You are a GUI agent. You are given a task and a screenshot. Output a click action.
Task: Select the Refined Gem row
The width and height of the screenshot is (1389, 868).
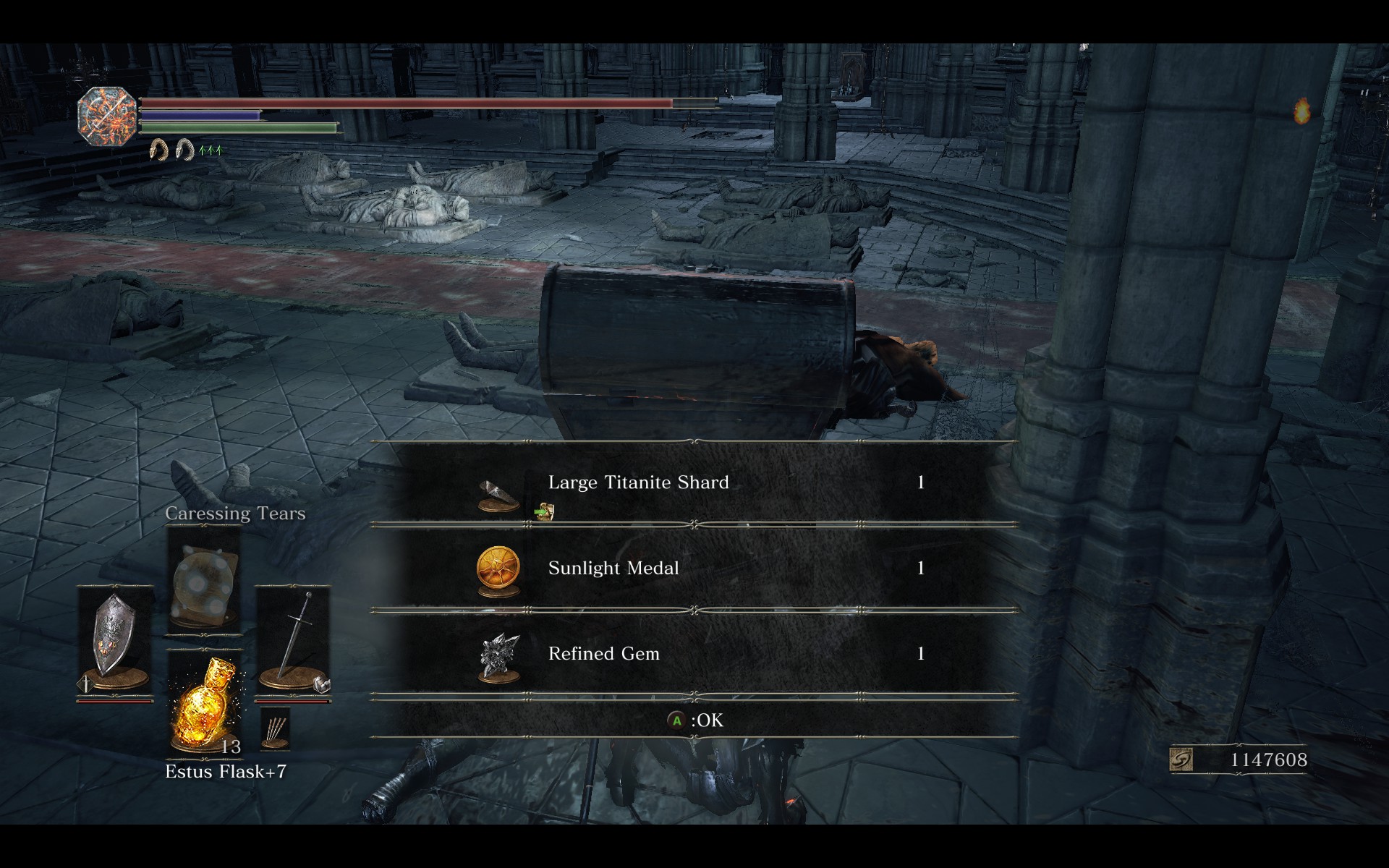click(694, 654)
